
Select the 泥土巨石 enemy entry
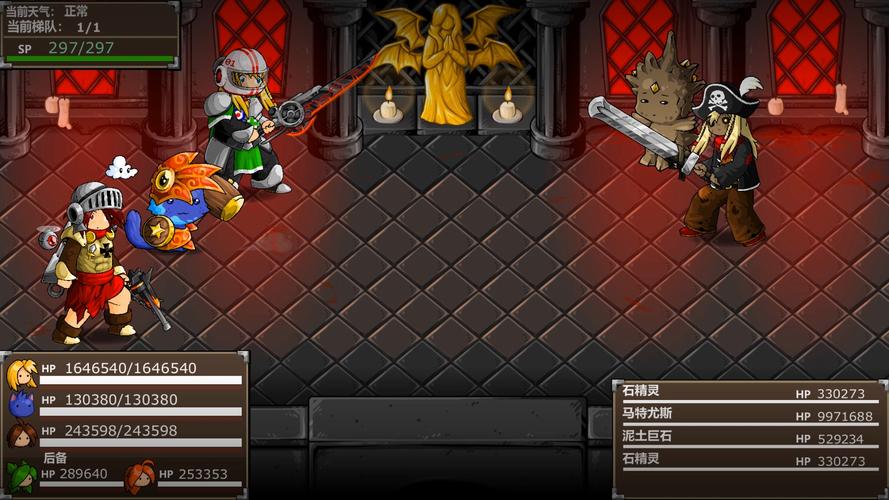pyautogui.click(x=747, y=438)
